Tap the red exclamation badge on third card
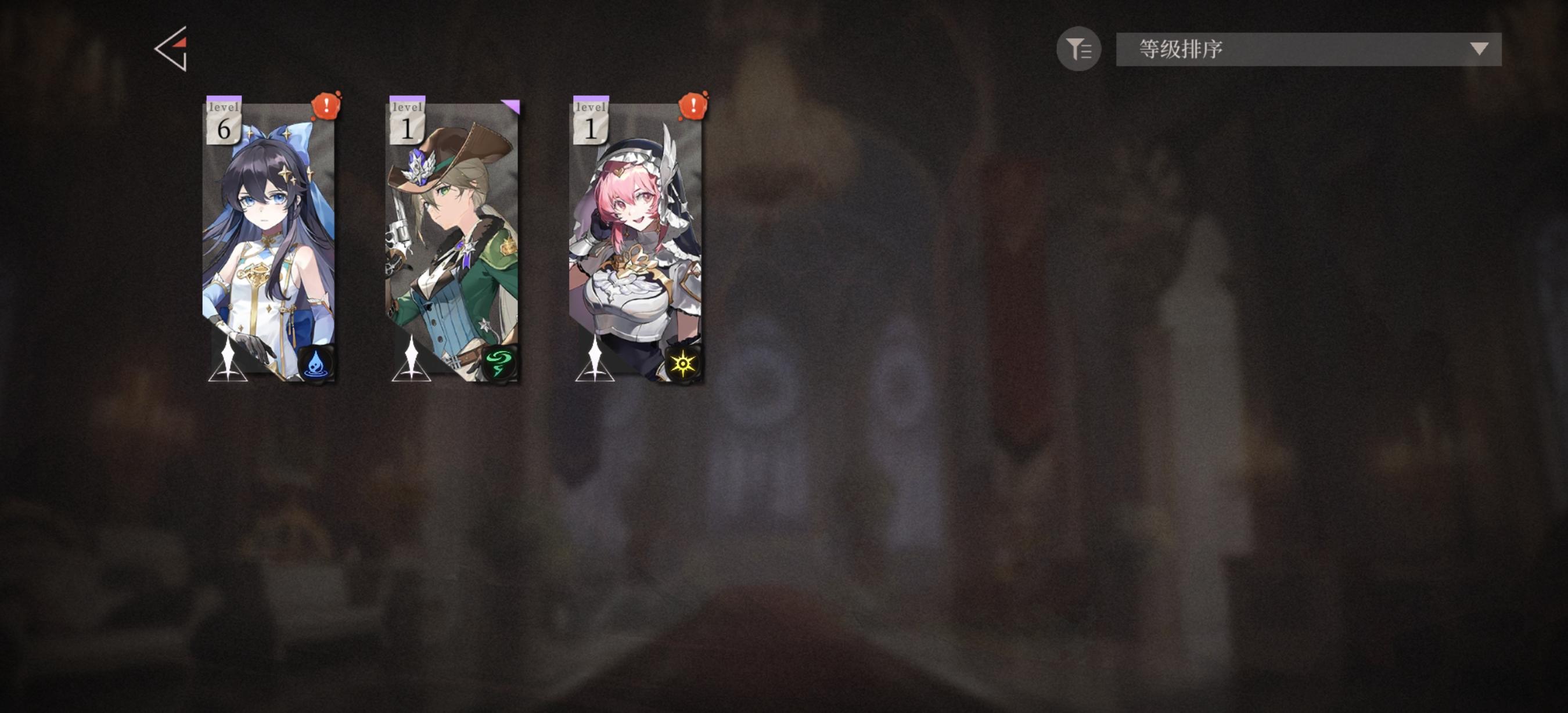This screenshot has width=1568, height=713. [694, 107]
